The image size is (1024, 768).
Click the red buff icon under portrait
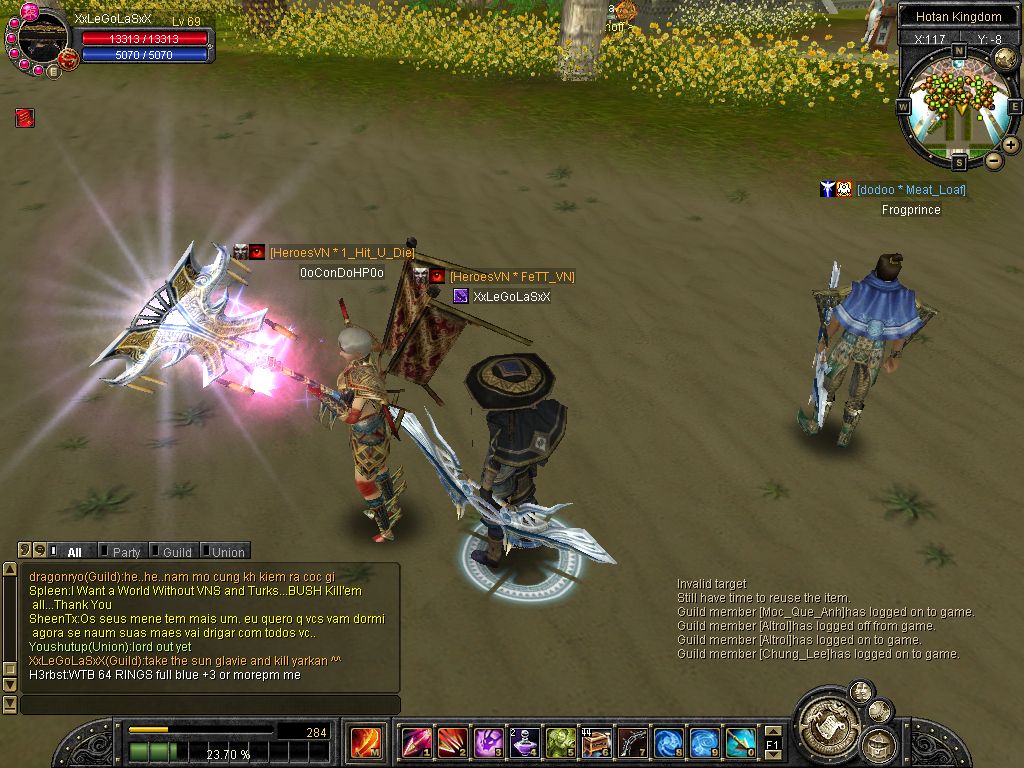coord(25,118)
